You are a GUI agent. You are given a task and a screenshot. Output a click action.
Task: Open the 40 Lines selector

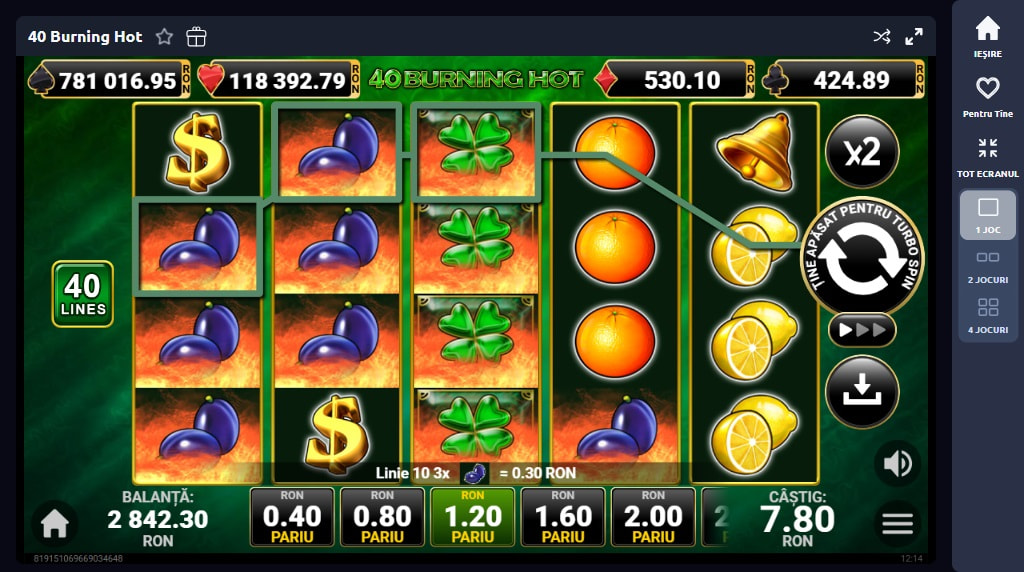pyautogui.click(x=82, y=294)
